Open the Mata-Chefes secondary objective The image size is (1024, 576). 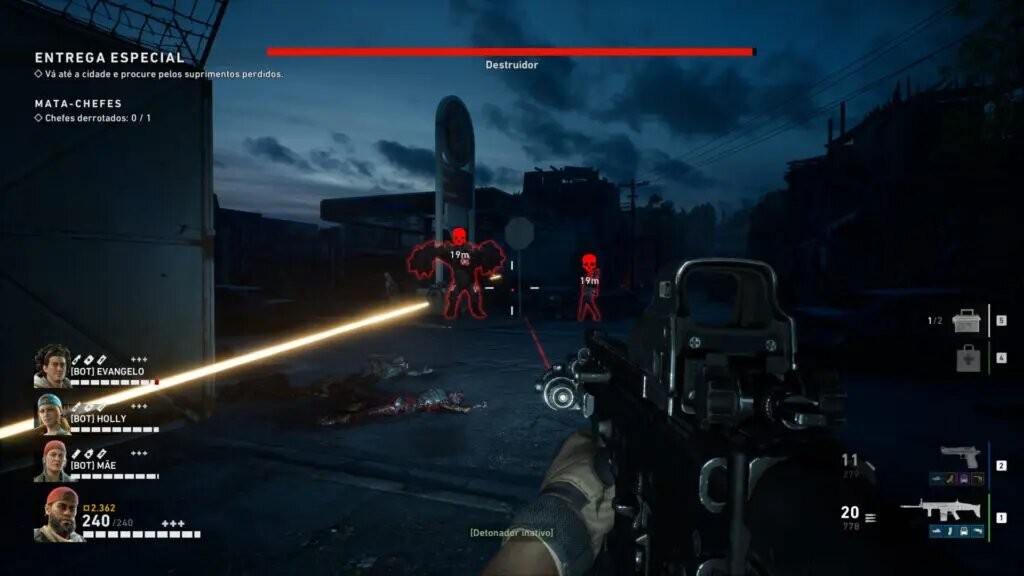79,103
